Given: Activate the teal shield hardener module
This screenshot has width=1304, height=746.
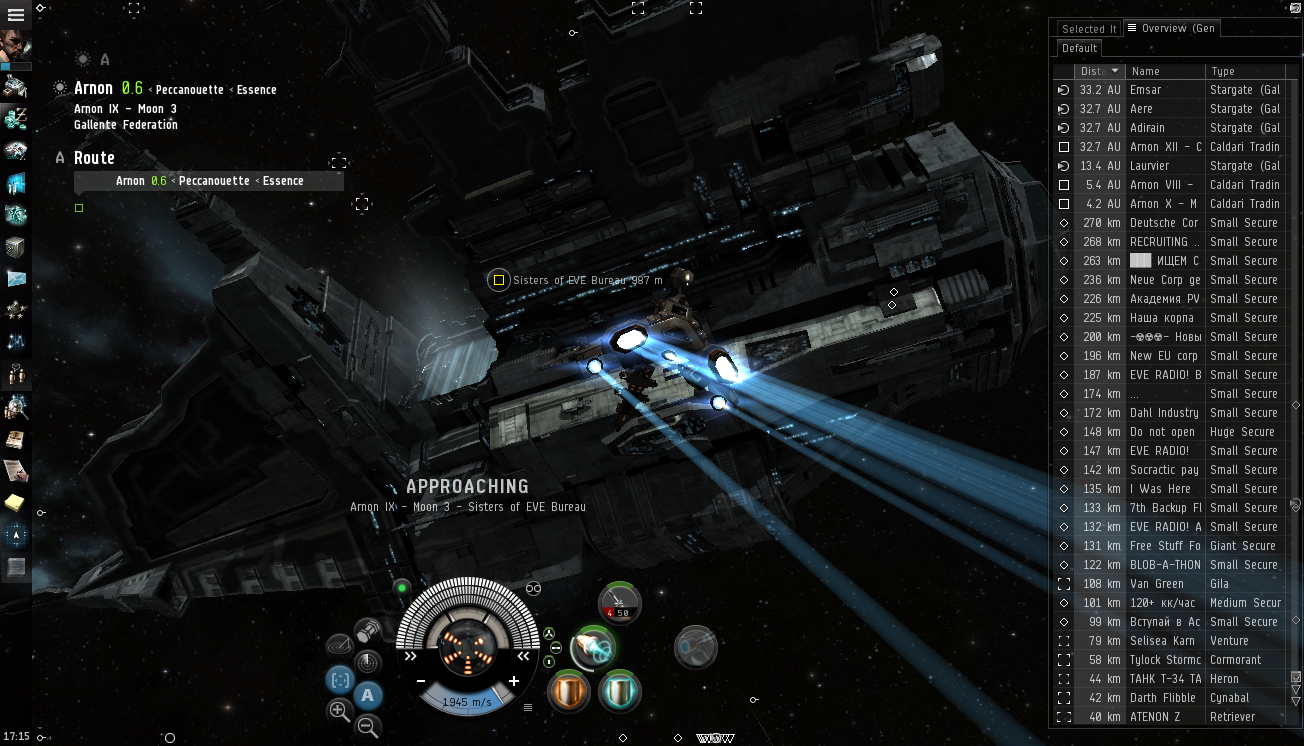Looking at the screenshot, I should point(619,691).
